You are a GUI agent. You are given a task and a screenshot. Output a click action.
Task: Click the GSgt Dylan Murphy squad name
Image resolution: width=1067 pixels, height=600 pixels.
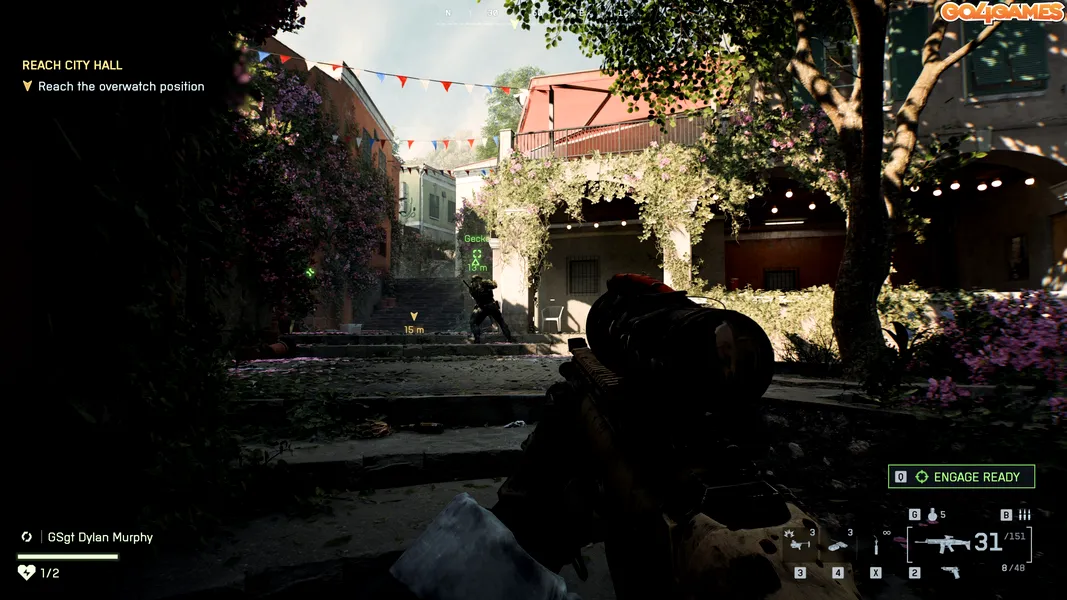click(x=100, y=537)
